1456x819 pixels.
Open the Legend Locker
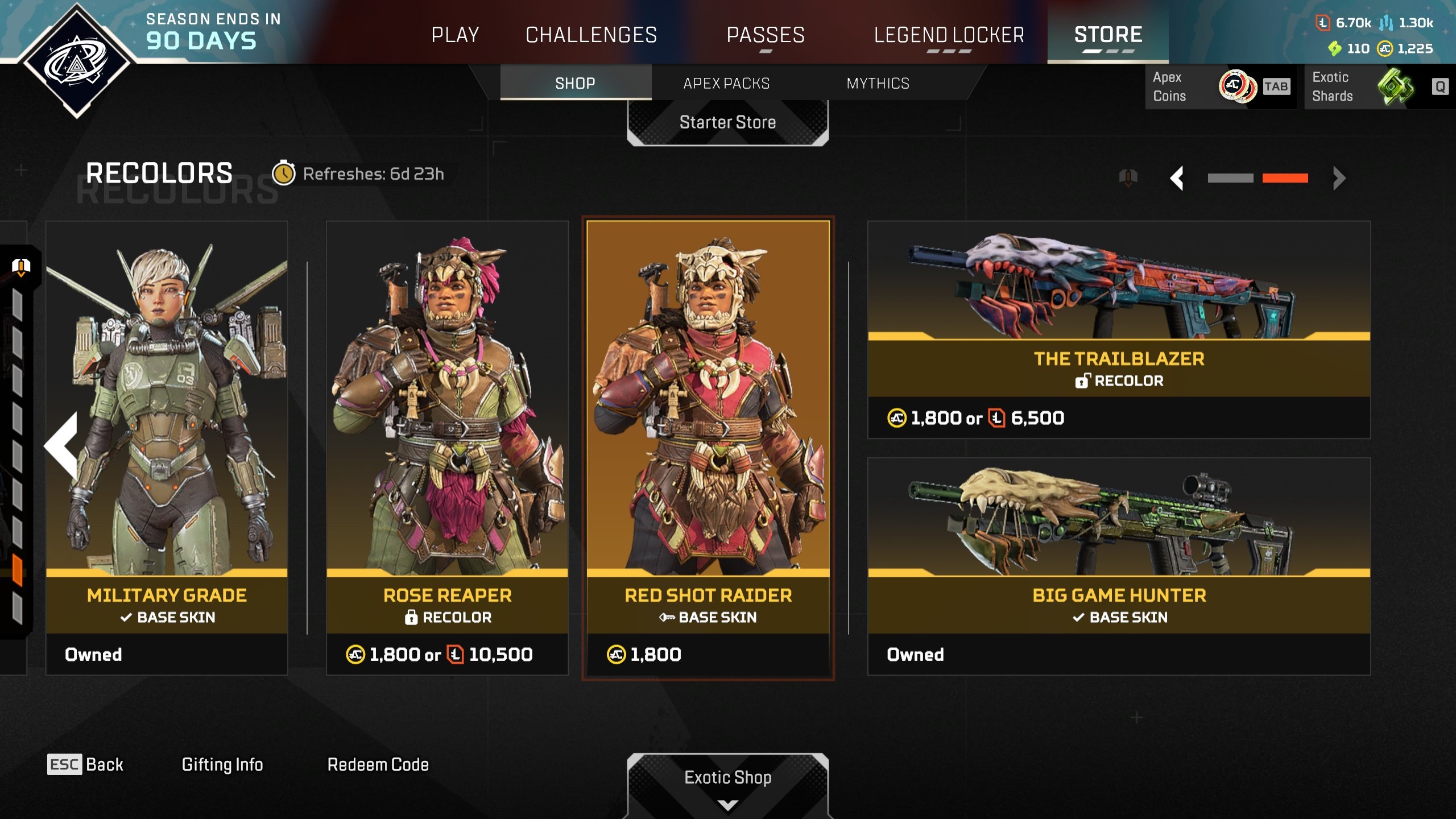pyautogui.click(x=949, y=35)
